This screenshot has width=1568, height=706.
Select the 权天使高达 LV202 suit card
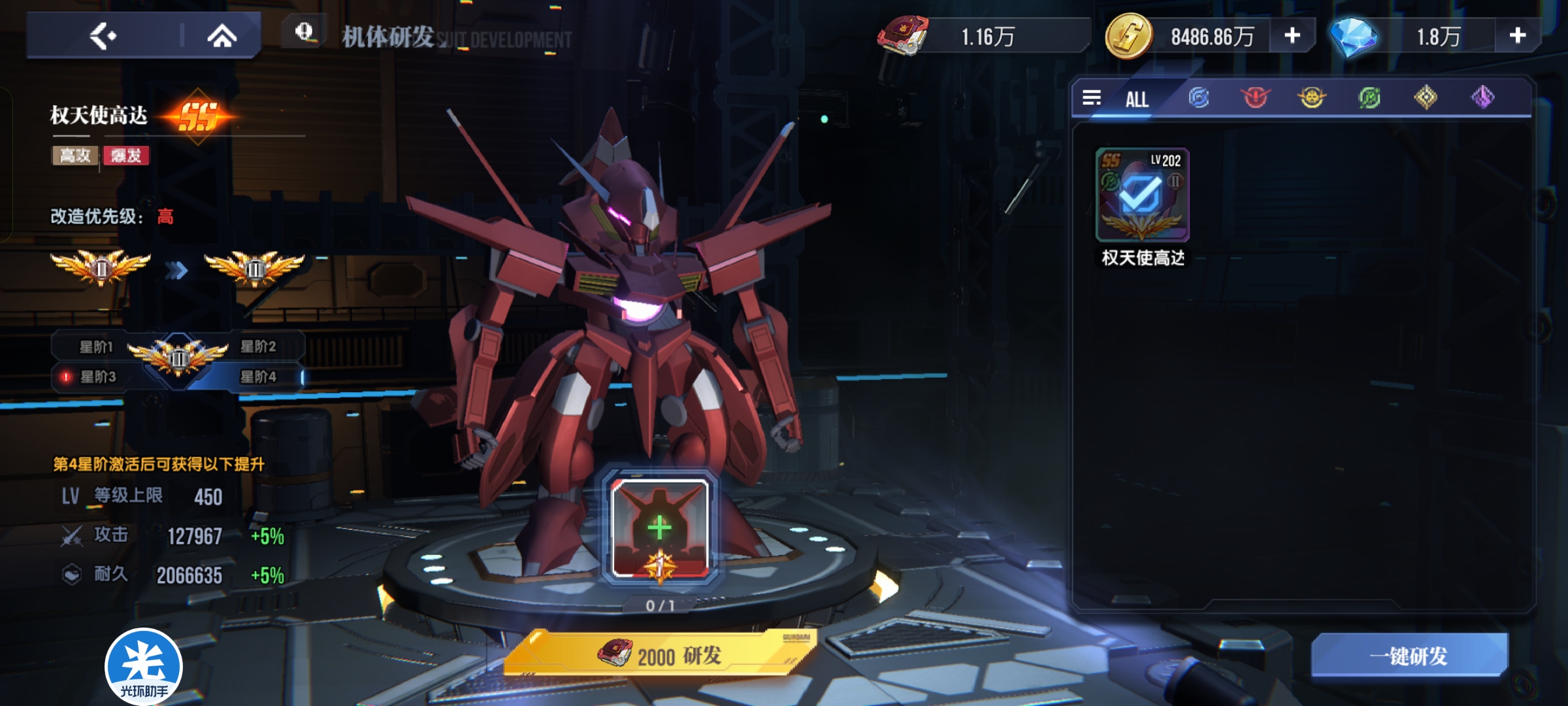pyautogui.click(x=1142, y=195)
